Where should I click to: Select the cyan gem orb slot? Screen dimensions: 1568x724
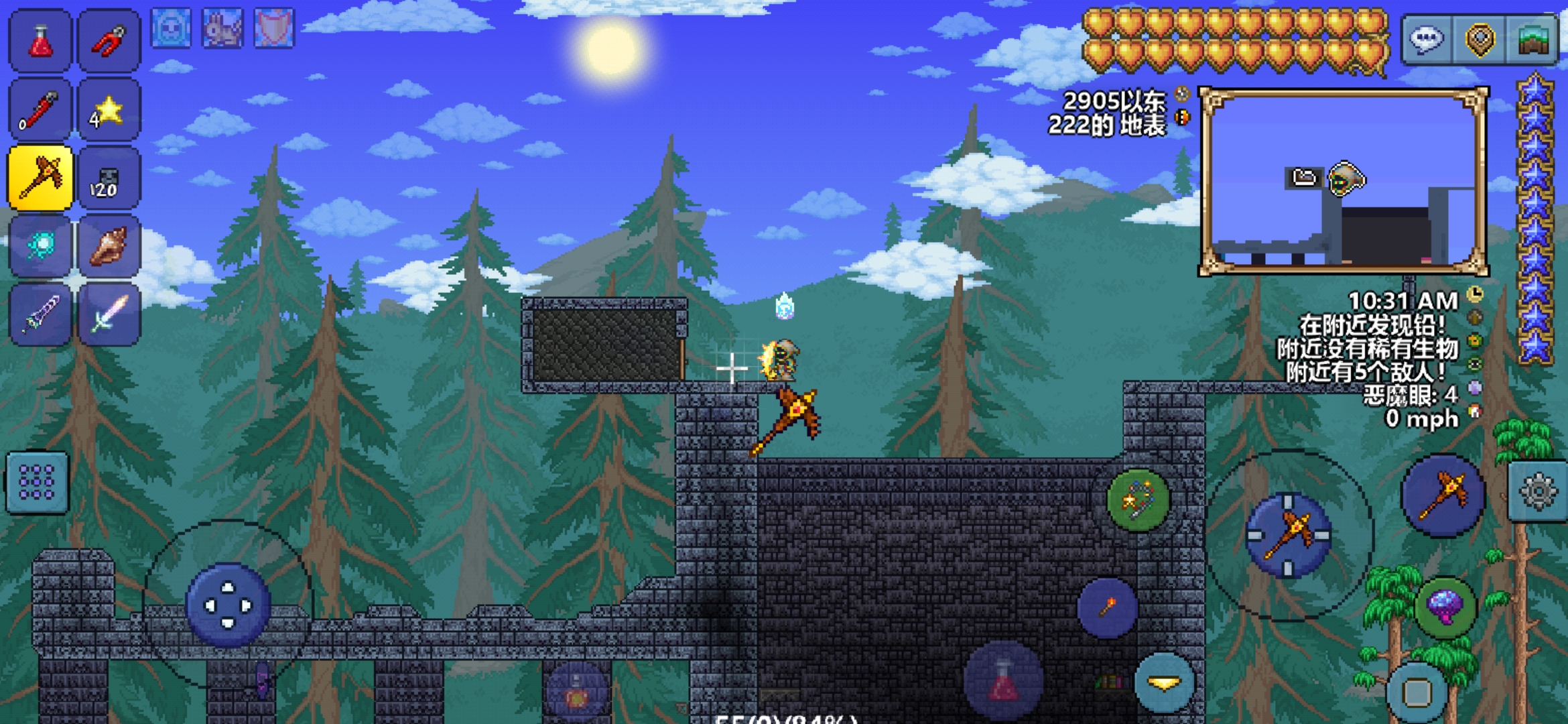point(40,246)
